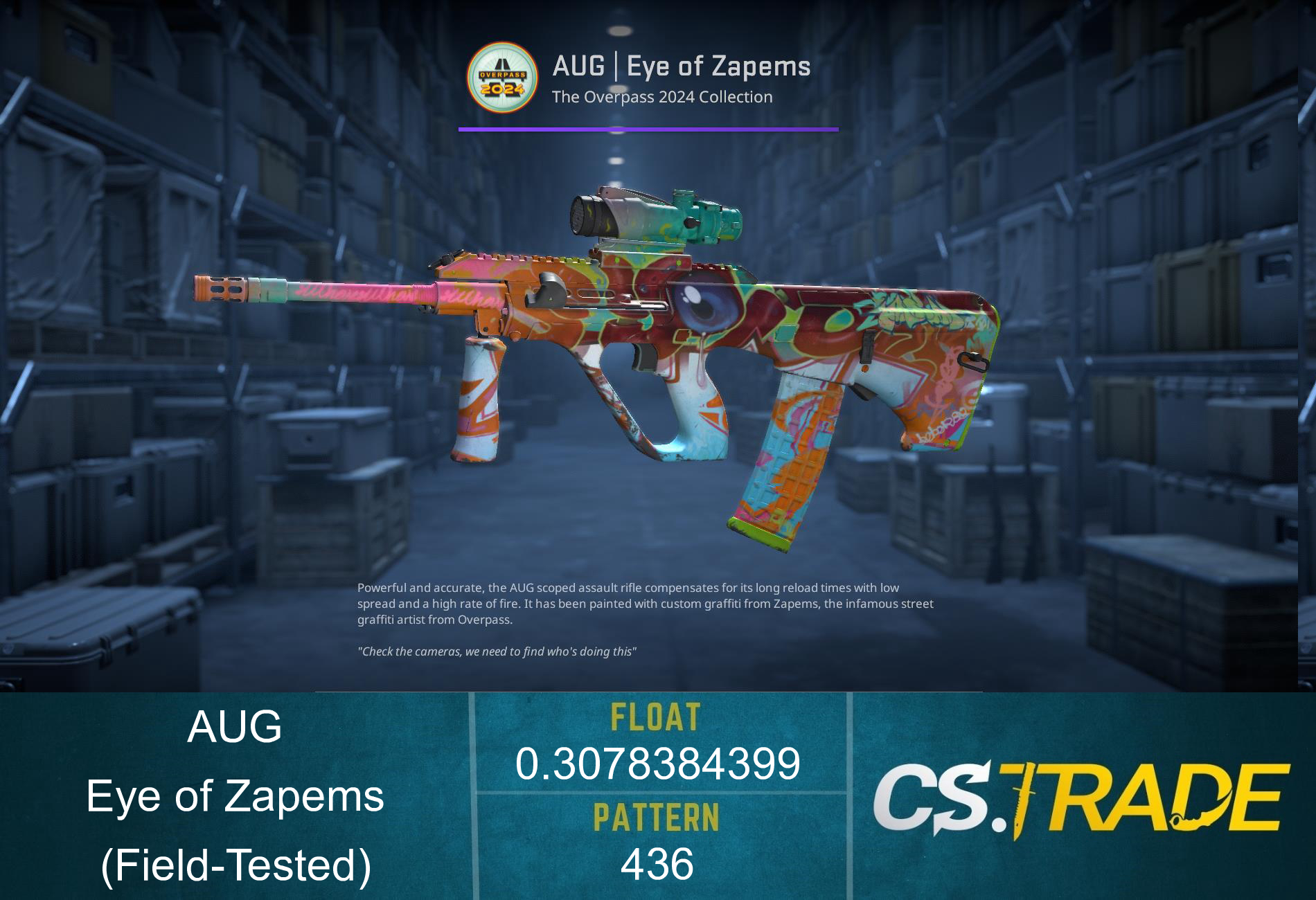Viewport: 1316px width, 900px height.
Task: Open The Overpass 2024 Collection link
Action: click(x=661, y=97)
